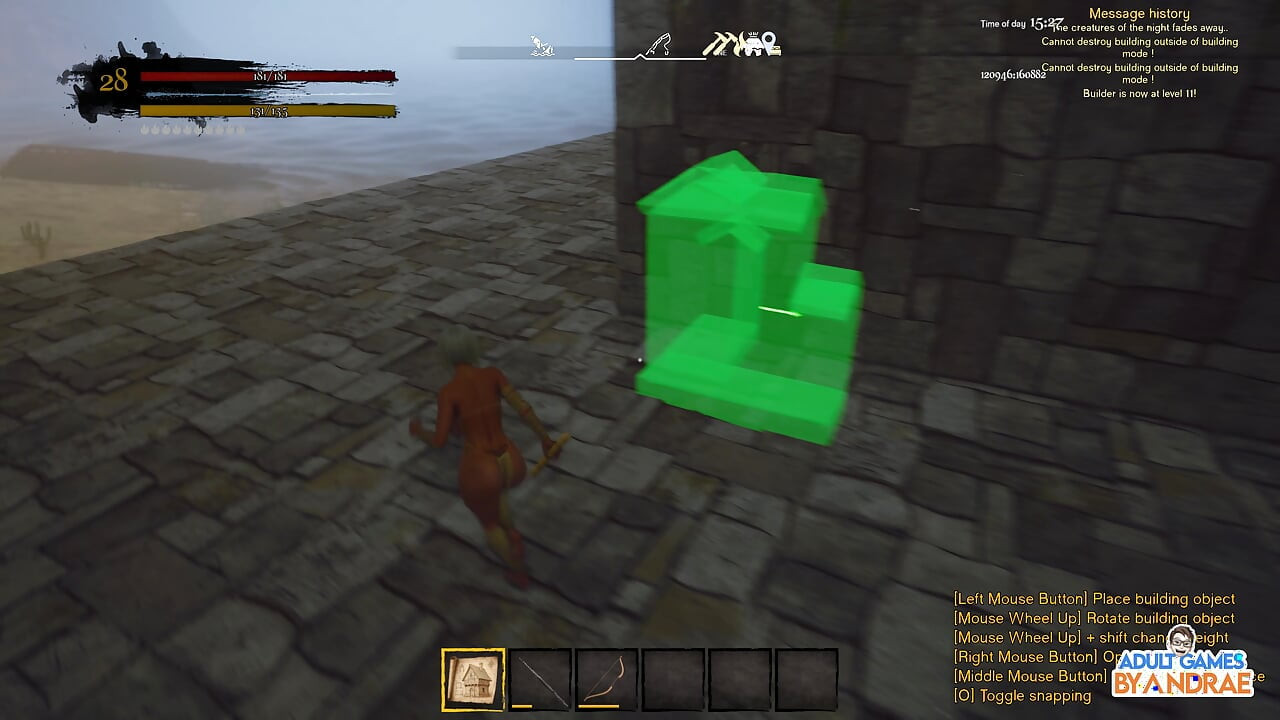Click the spear icon in hotbar slot two

[x=540, y=678]
